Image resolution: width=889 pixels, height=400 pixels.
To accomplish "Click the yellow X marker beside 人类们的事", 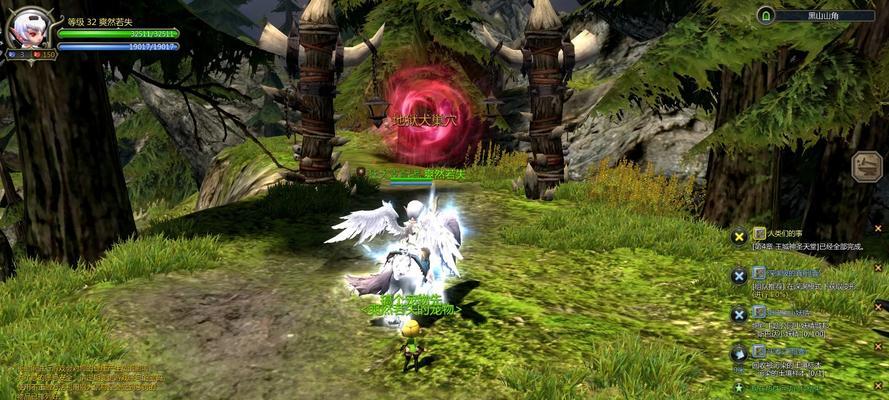I will (x=739, y=236).
